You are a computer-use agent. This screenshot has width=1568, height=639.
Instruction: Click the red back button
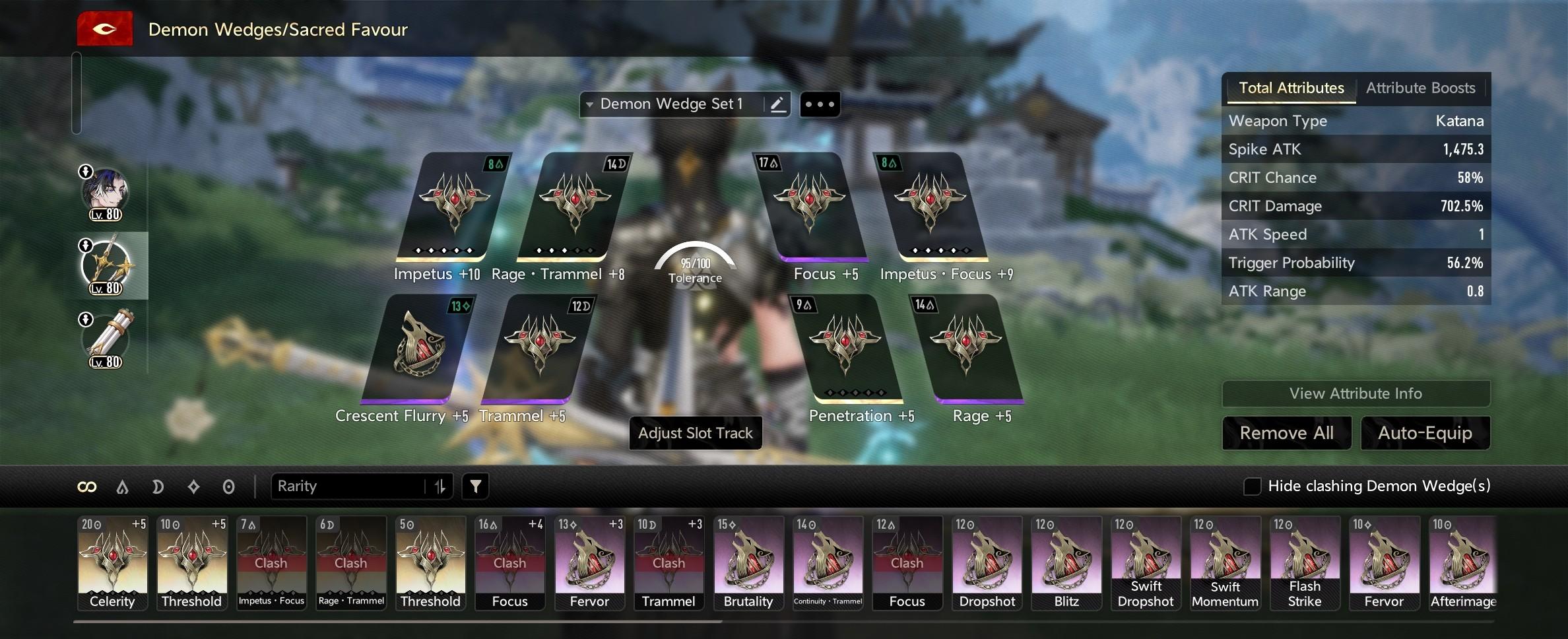tap(104, 30)
